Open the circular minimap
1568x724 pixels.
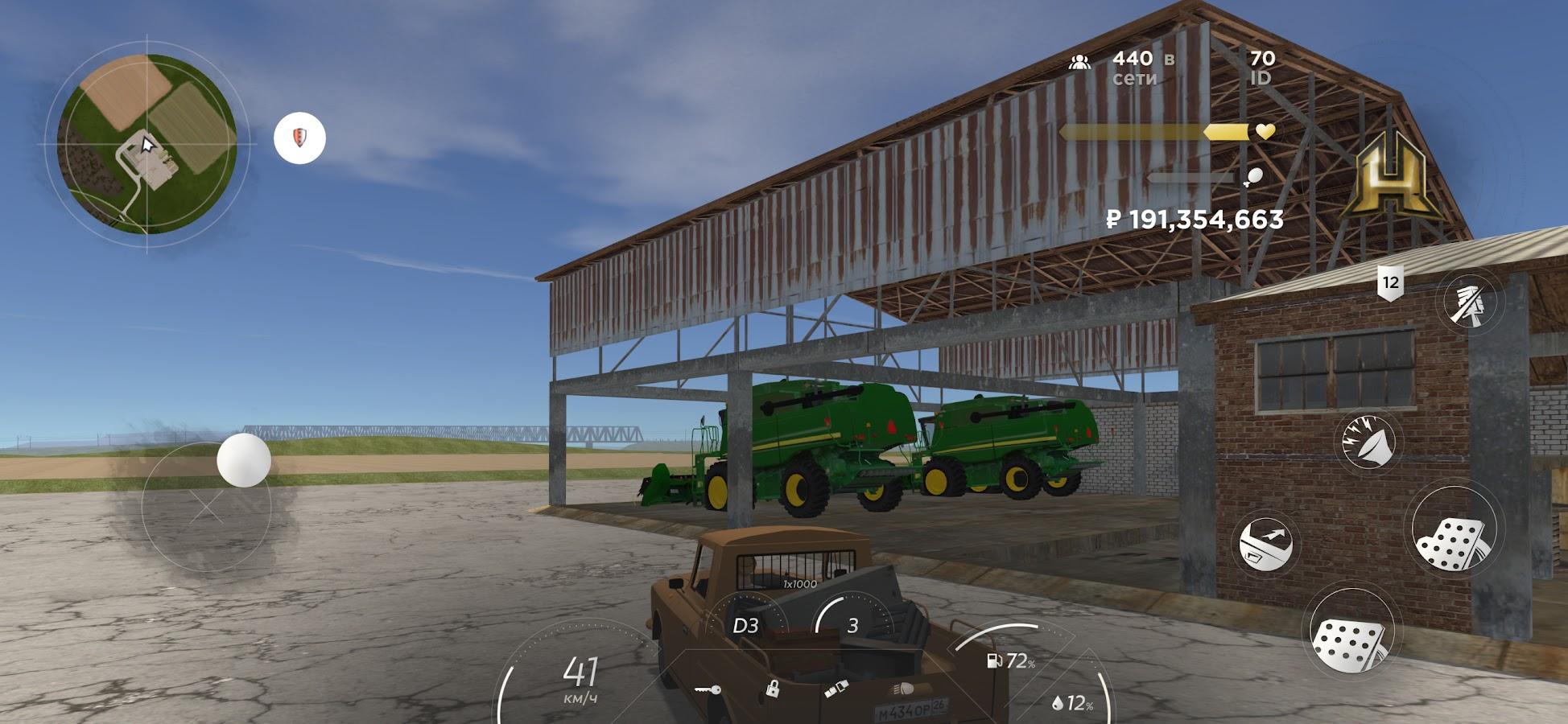tap(147, 144)
